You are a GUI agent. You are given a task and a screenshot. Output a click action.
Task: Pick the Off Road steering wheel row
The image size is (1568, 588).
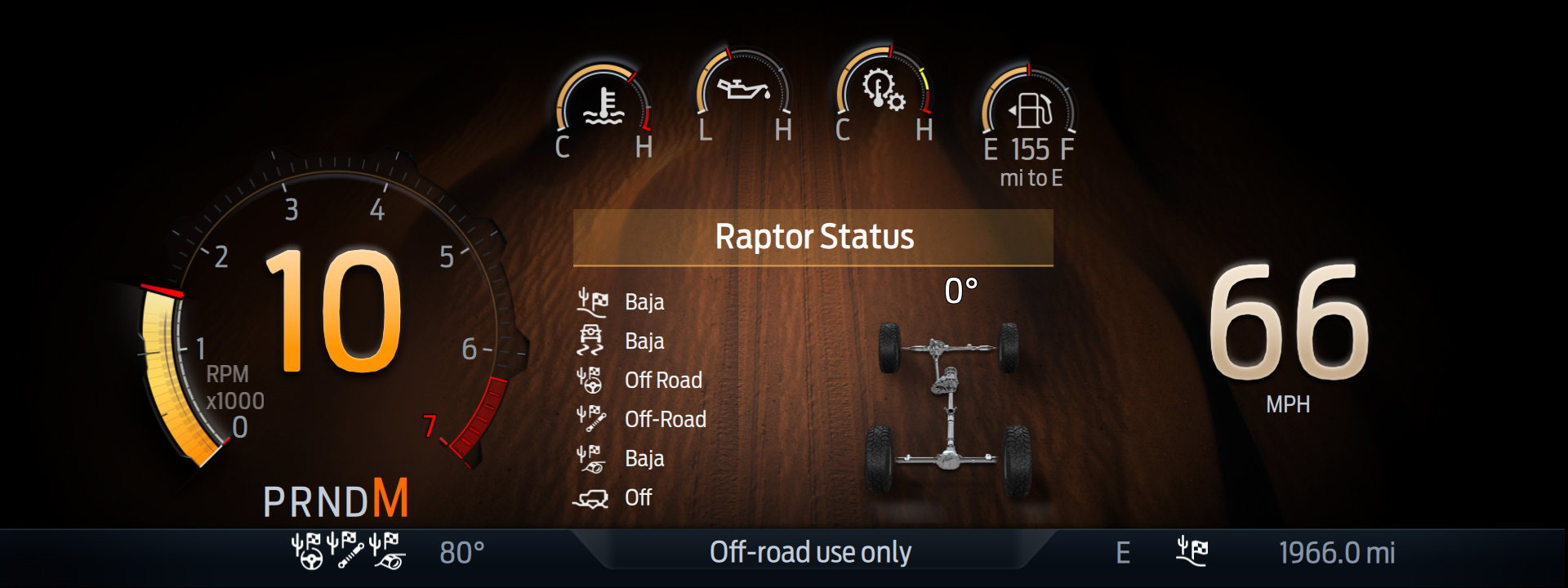[x=639, y=381]
